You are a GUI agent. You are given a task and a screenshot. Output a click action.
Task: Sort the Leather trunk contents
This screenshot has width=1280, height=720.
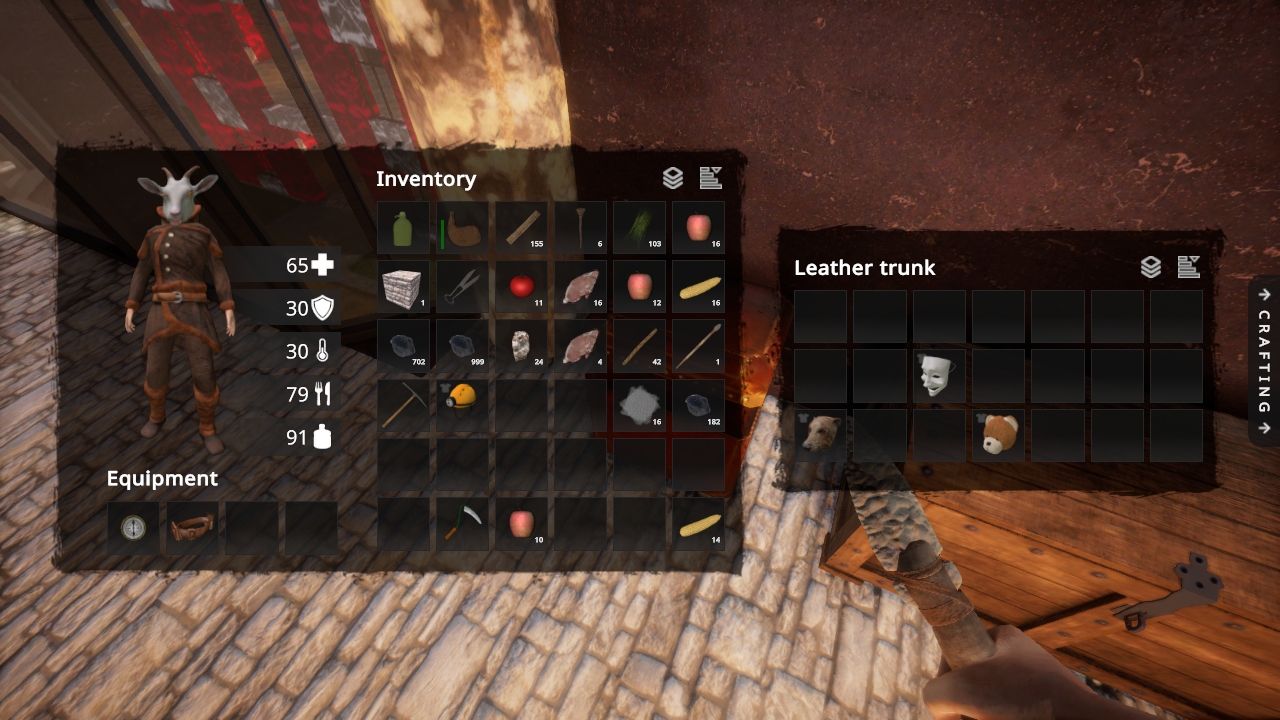pos(1188,267)
